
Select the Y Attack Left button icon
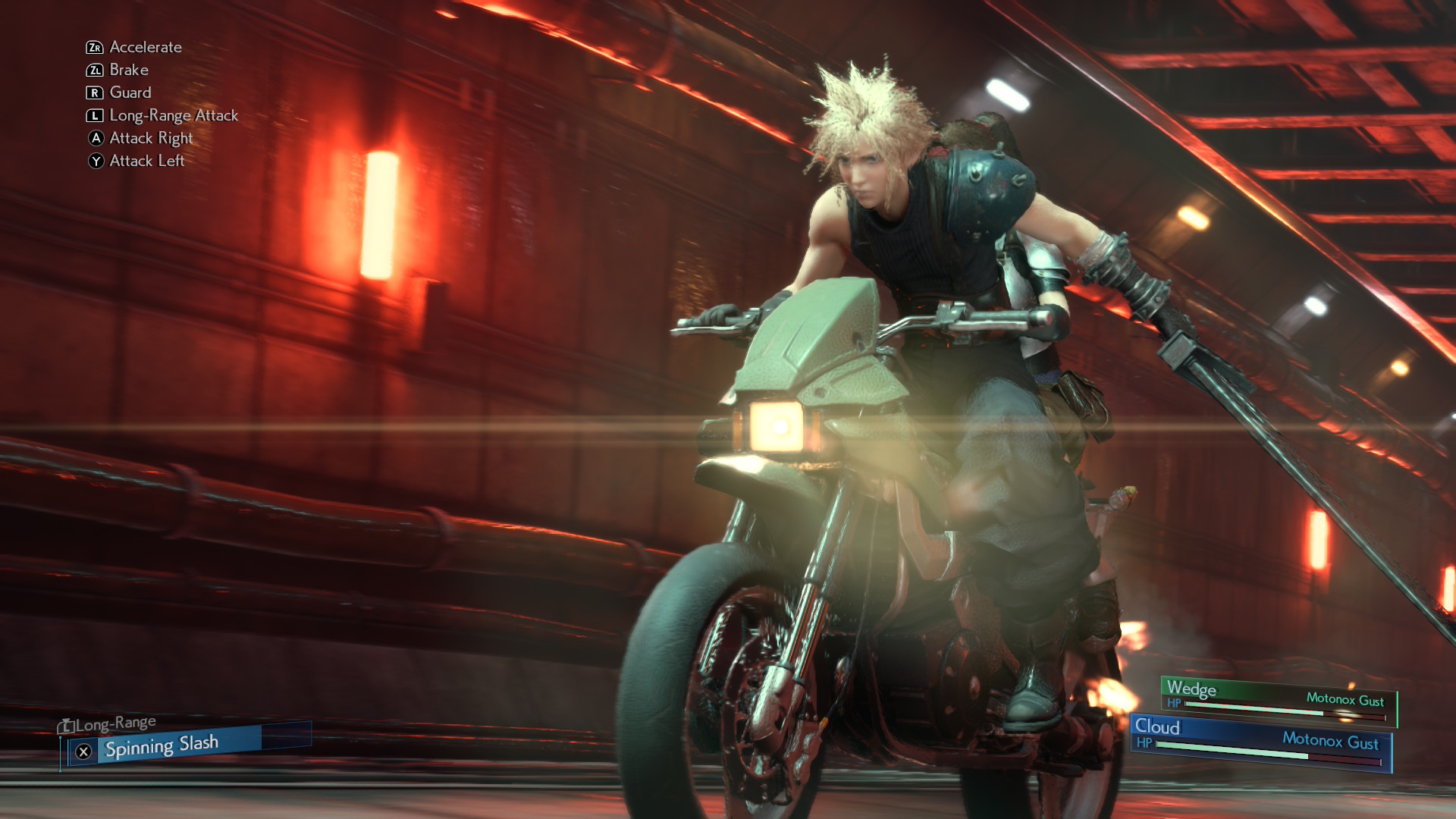(x=95, y=161)
